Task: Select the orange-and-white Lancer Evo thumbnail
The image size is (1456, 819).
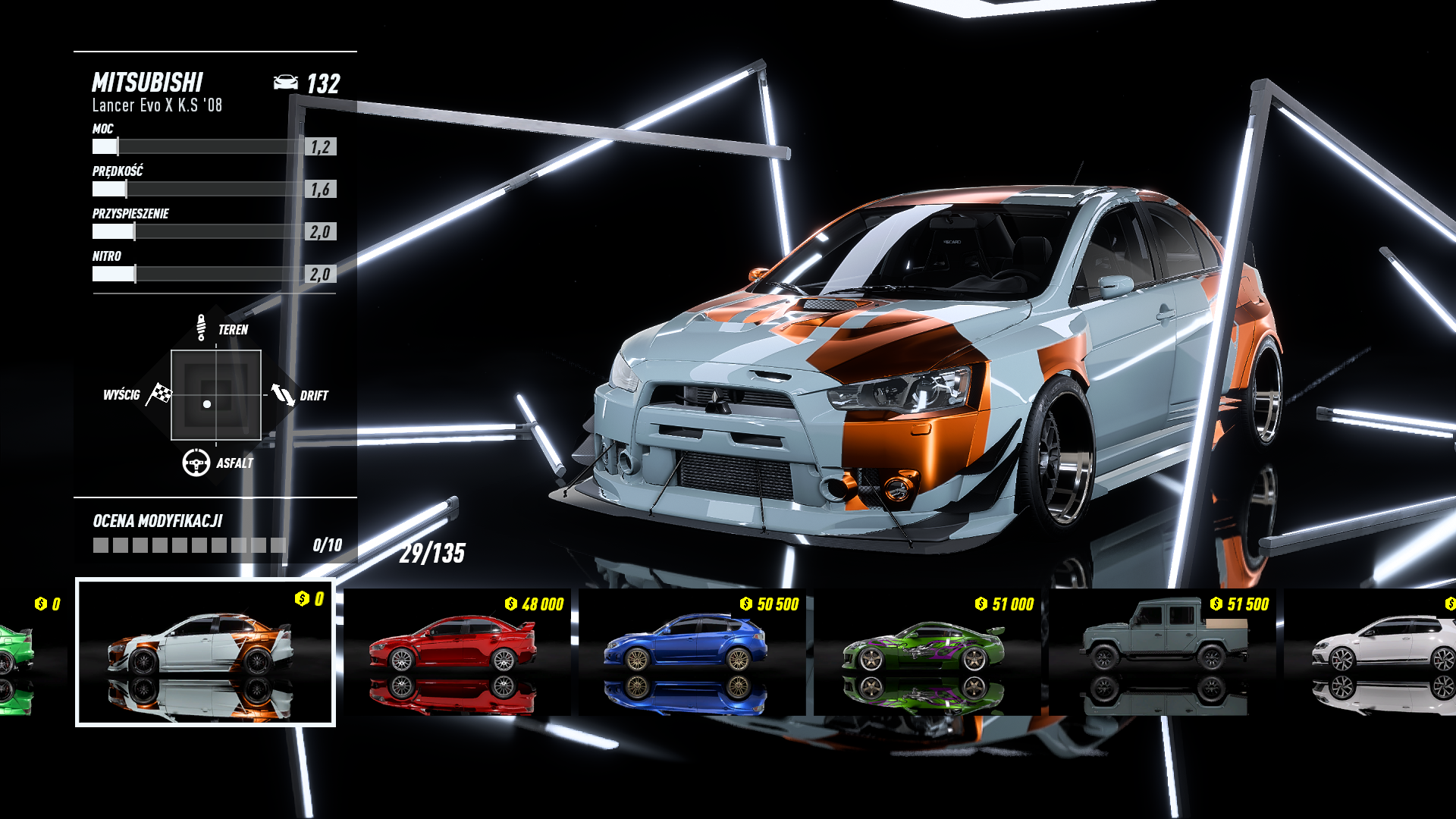Action: (205, 652)
